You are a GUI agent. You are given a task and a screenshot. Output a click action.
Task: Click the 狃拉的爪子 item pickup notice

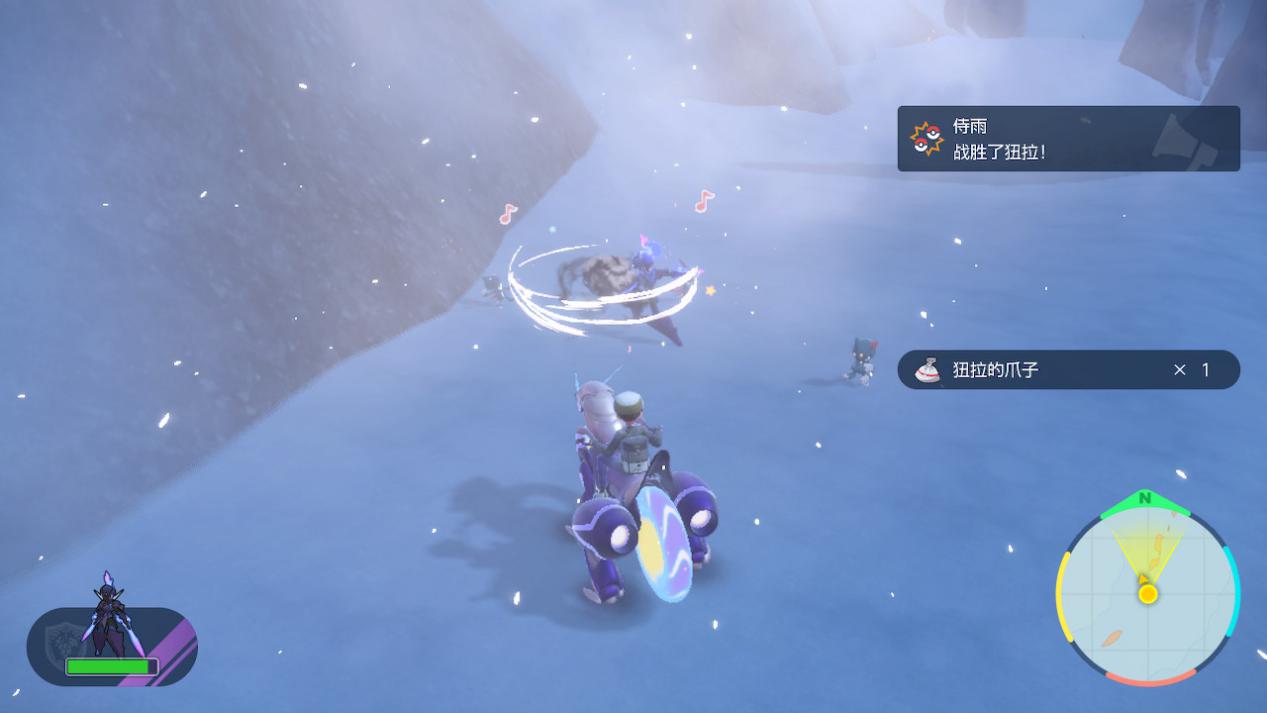tap(1068, 370)
